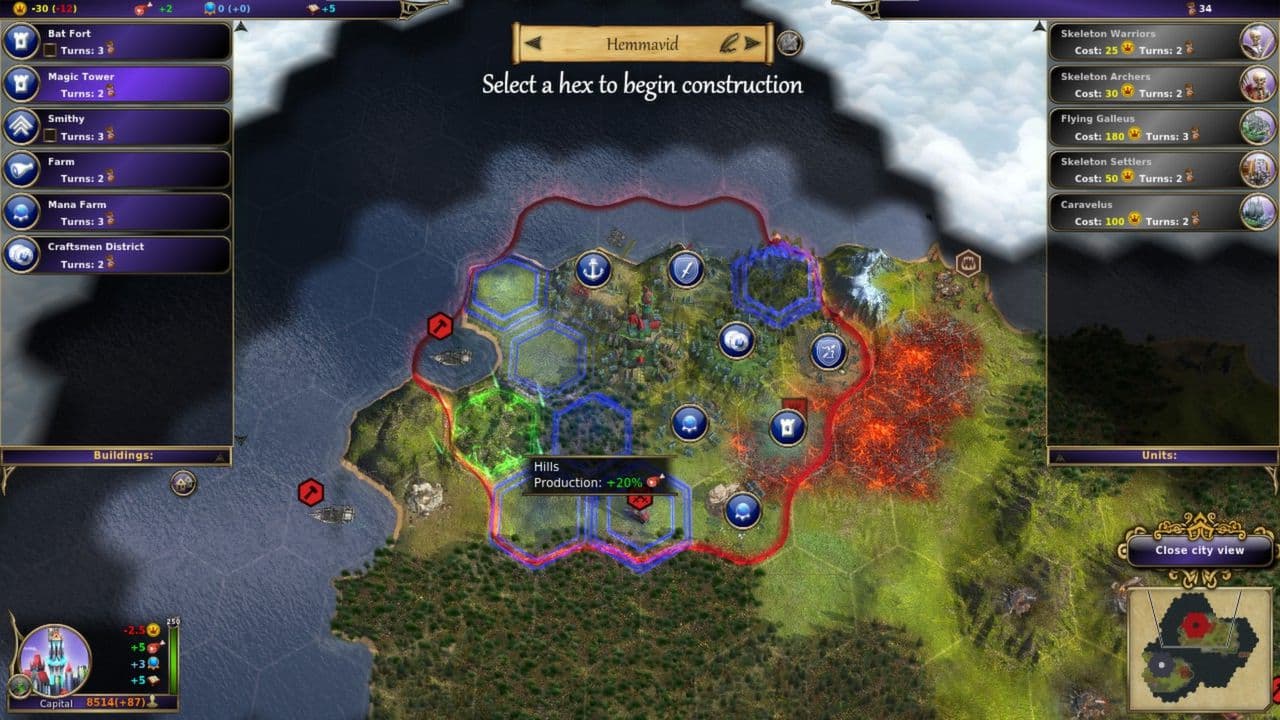This screenshot has height=720, width=1280.
Task: Switch to the next city with right arrow
Action: pyautogui.click(x=755, y=44)
